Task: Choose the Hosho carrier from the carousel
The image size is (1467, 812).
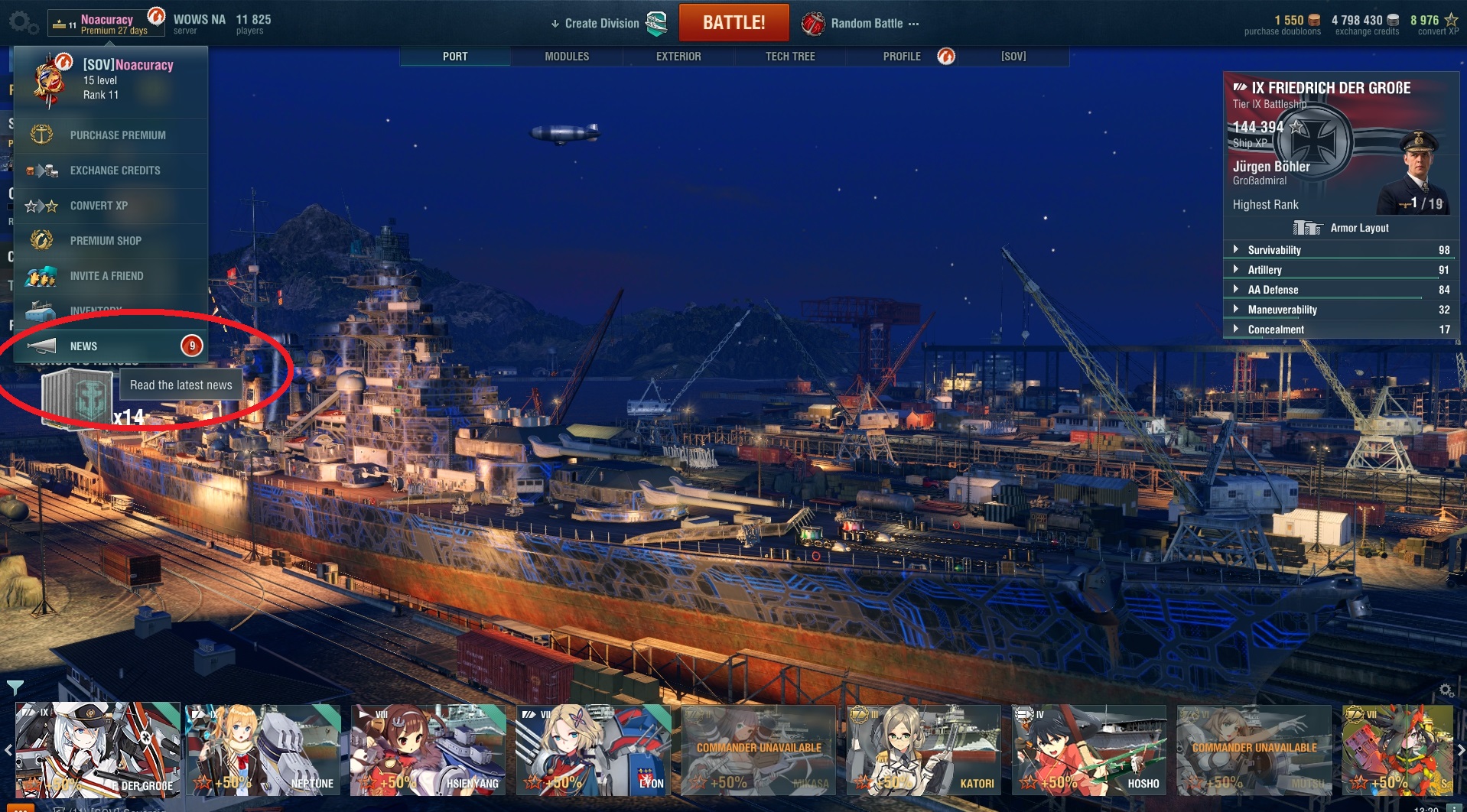Action: pos(1088,749)
